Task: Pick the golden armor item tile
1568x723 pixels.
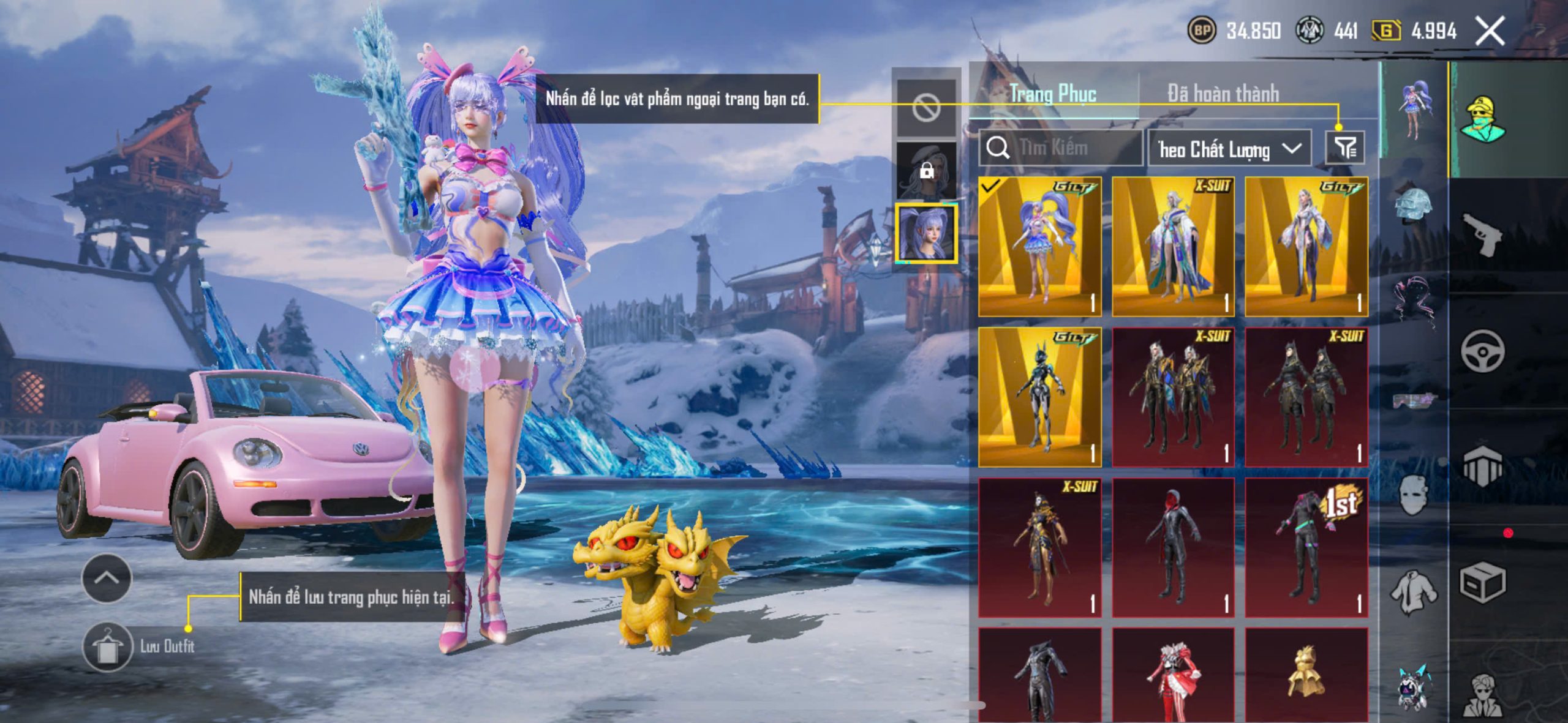Action: pyautogui.click(x=1306, y=675)
